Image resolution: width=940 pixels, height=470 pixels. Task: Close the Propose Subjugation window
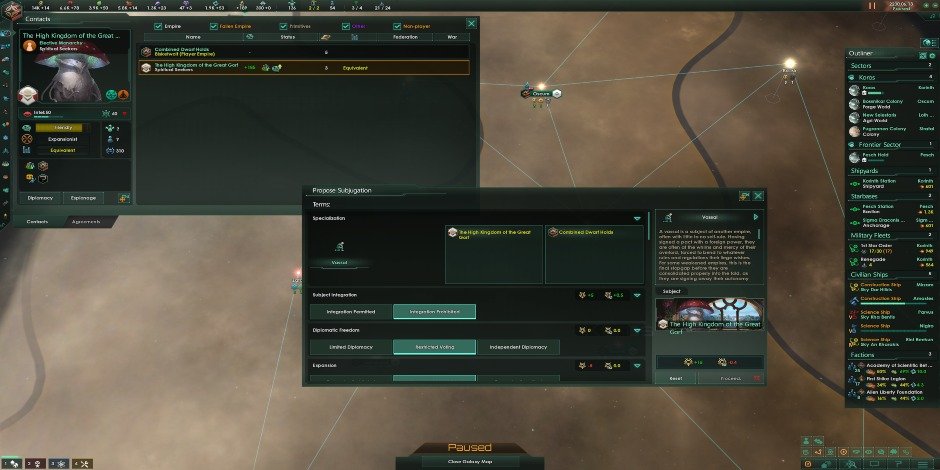point(758,196)
